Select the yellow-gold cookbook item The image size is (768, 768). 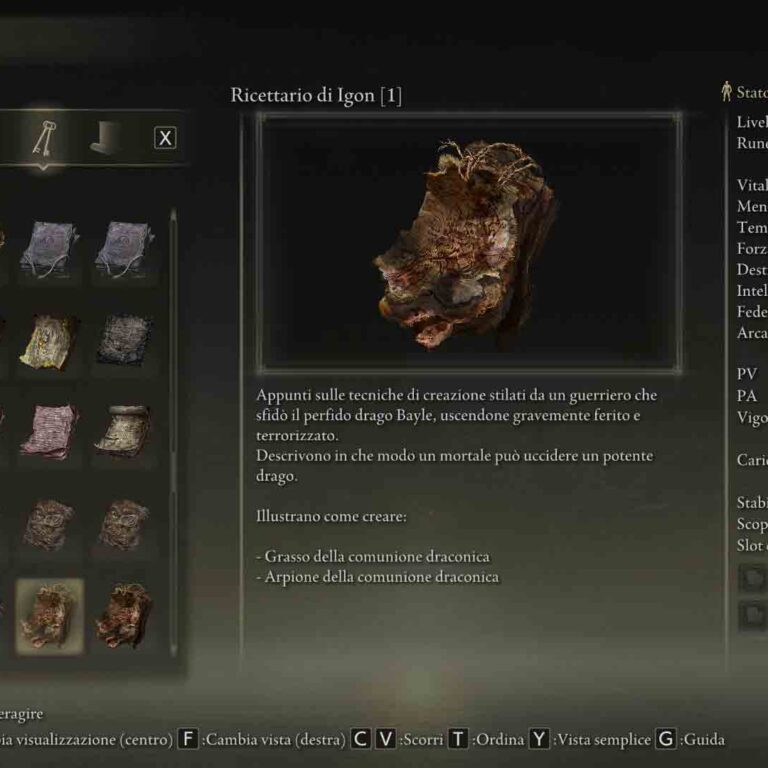49,340
